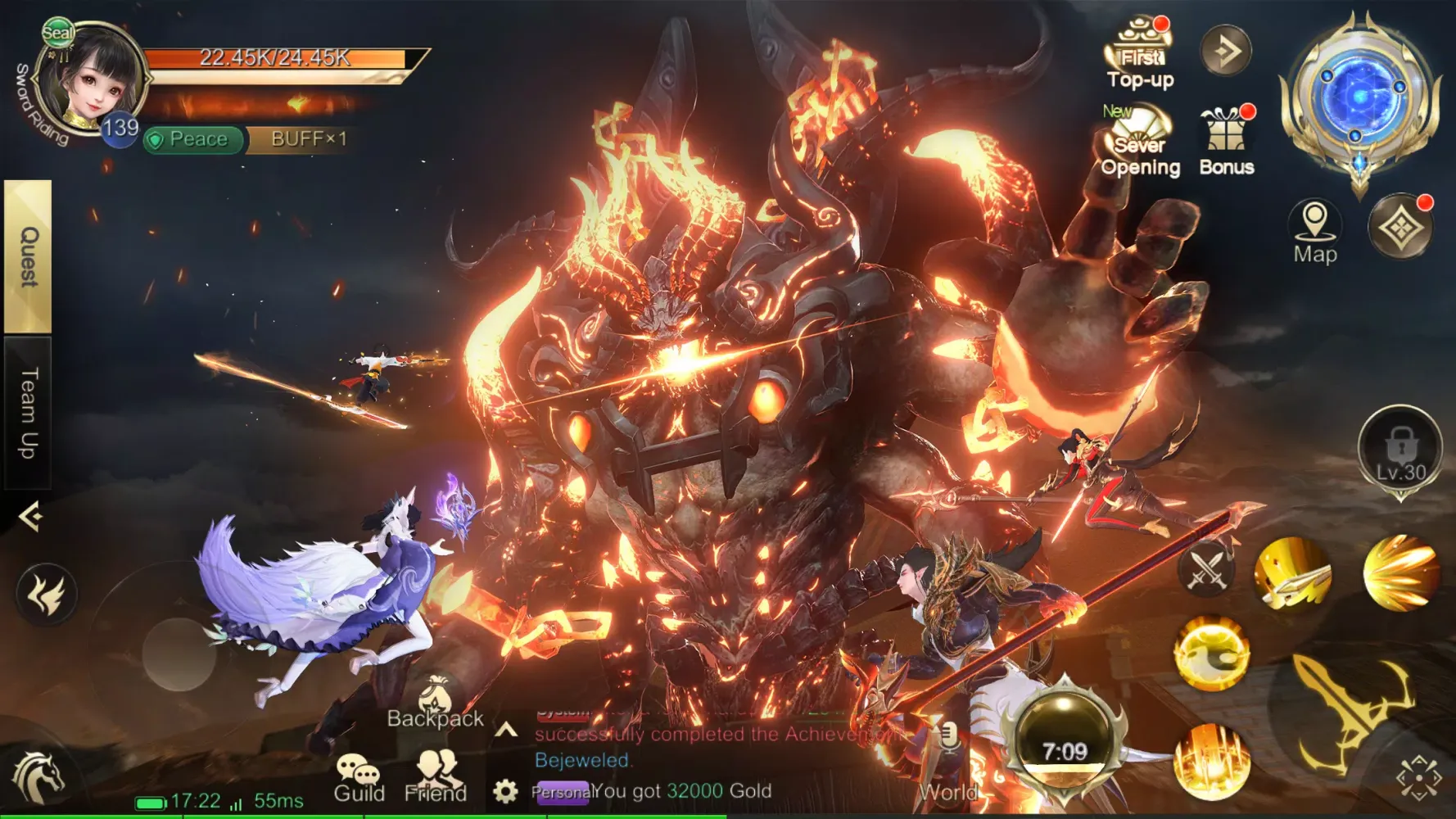Switch to the Team Up tab
This screenshot has width=1456, height=819.
click(x=28, y=412)
